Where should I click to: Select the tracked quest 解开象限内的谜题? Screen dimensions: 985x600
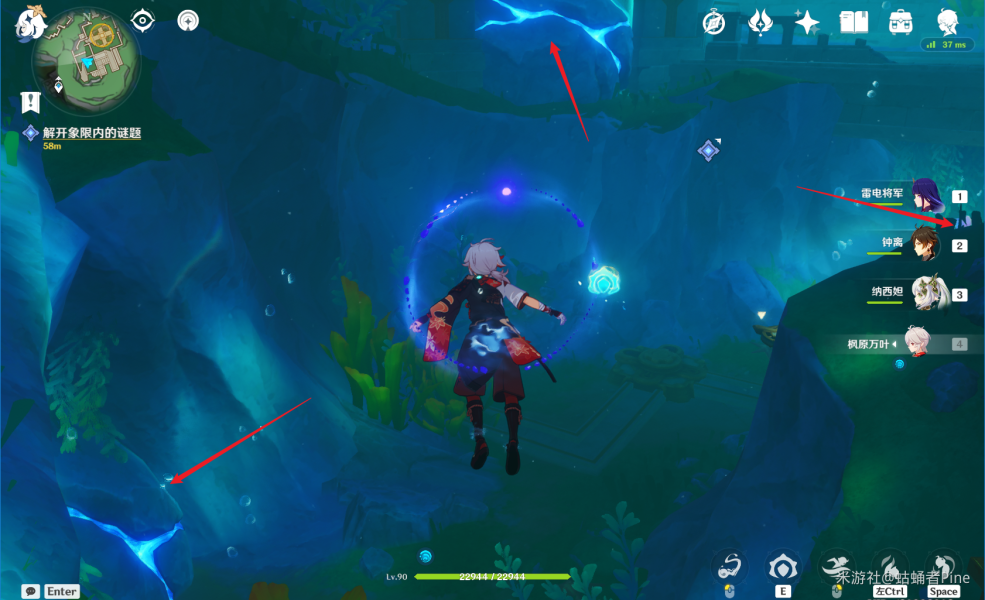click(x=91, y=133)
